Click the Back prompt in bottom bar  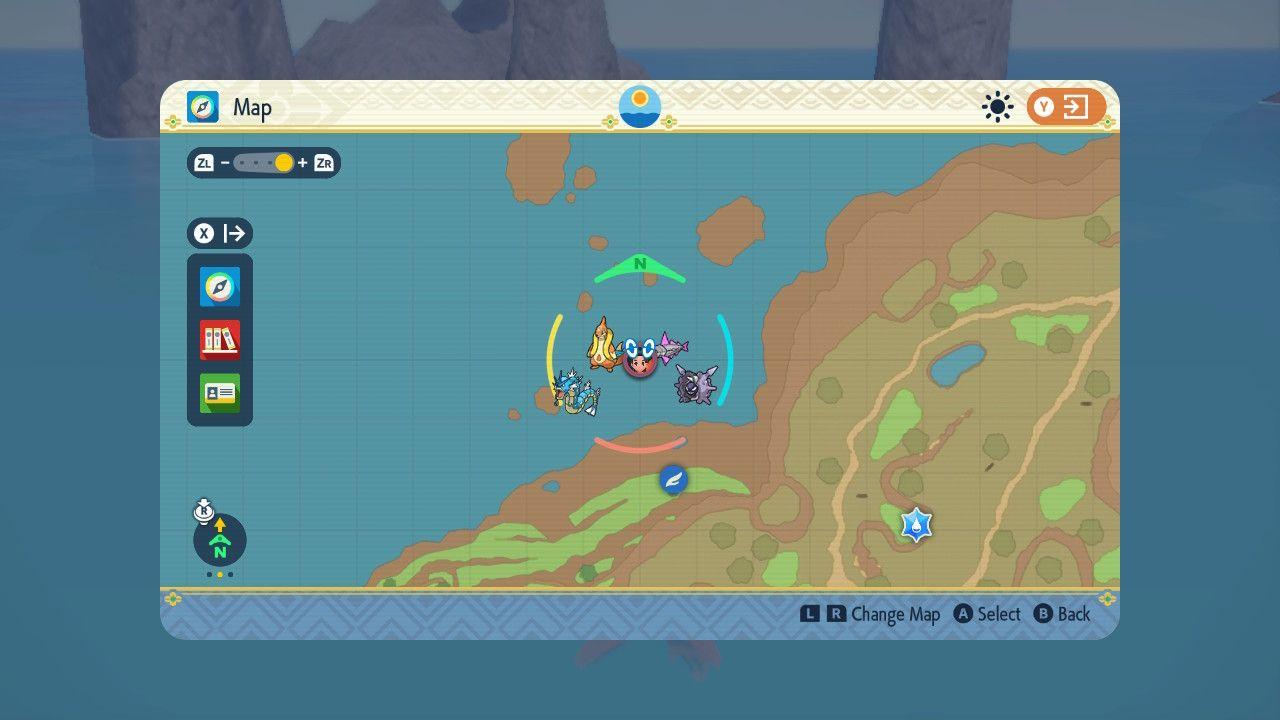(x=1064, y=614)
